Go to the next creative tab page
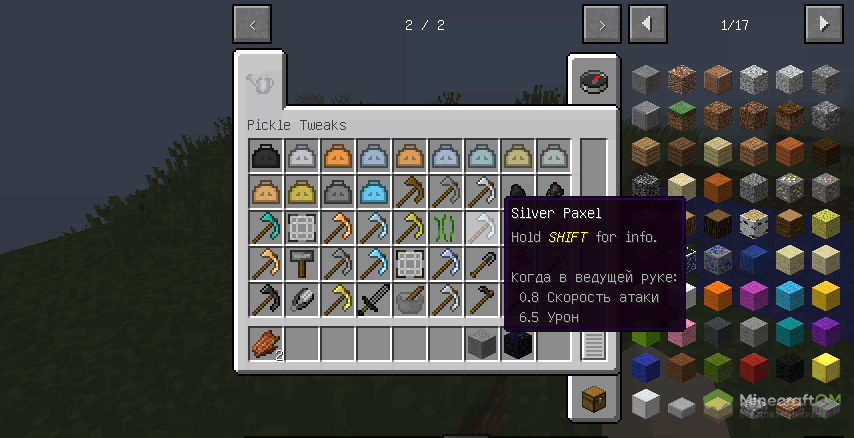The height and width of the screenshot is (438, 854). pos(601,25)
